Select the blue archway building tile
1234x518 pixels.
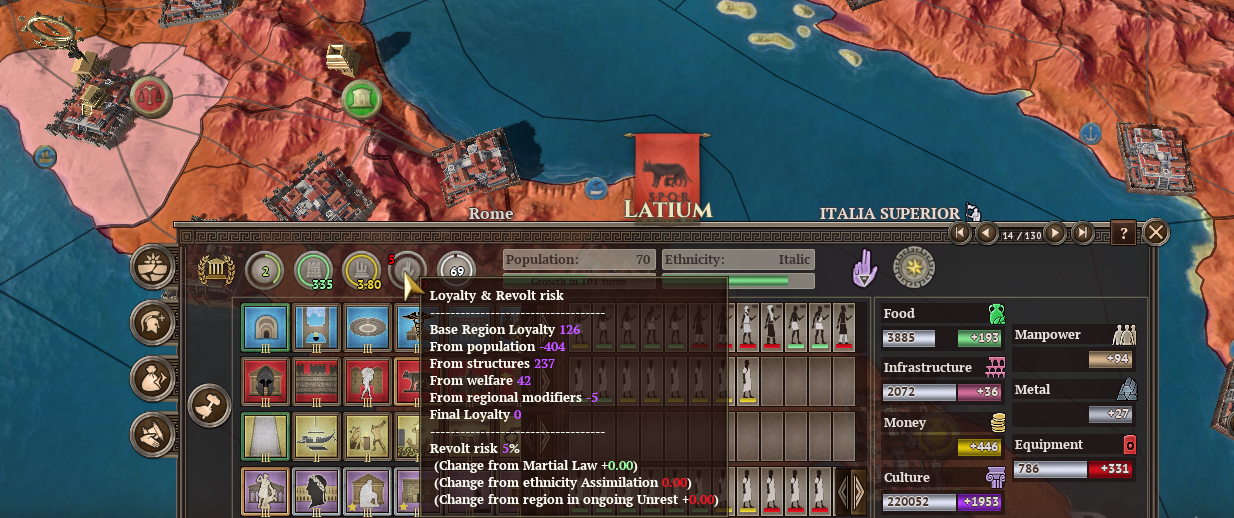tap(265, 328)
